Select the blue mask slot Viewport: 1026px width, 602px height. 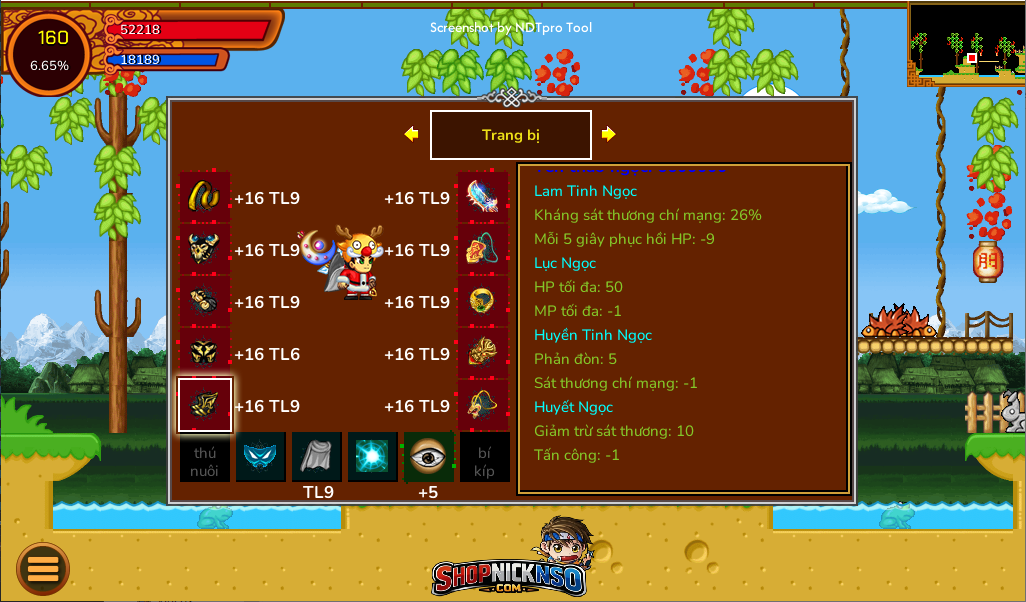coord(261,457)
